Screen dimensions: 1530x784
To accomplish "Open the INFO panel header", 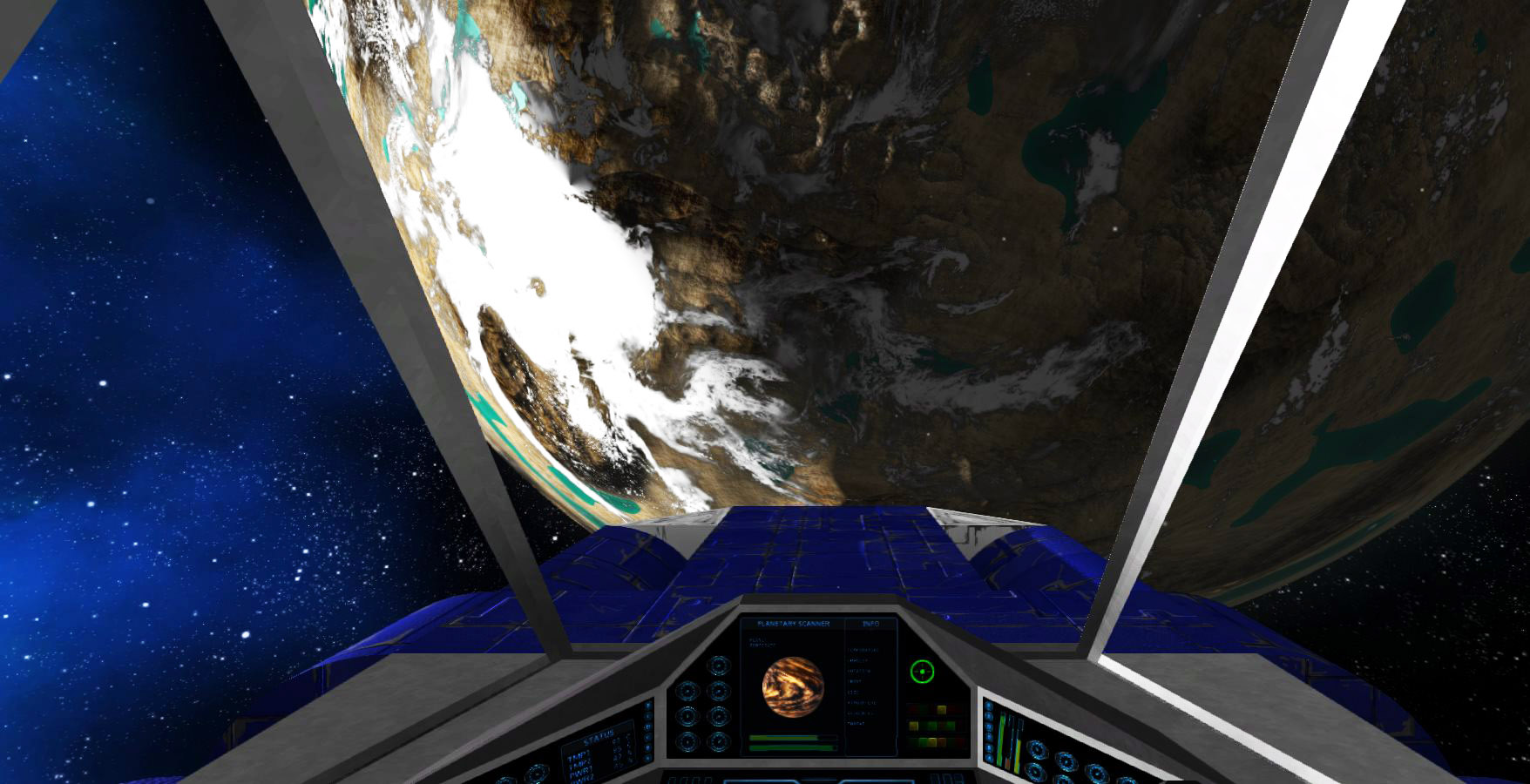I will (870, 624).
